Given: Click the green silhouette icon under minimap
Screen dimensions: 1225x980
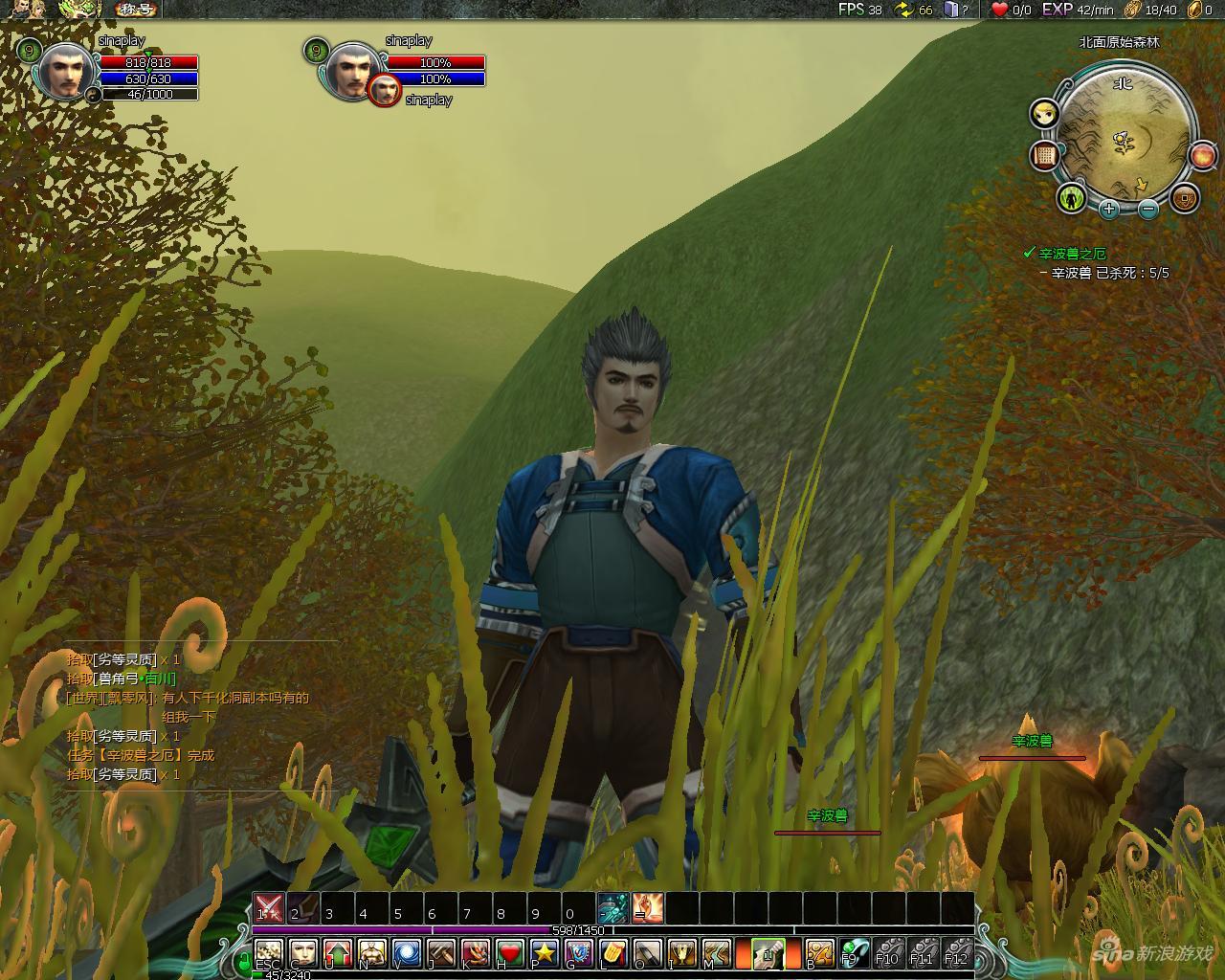Looking at the screenshot, I should (1072, 198).
